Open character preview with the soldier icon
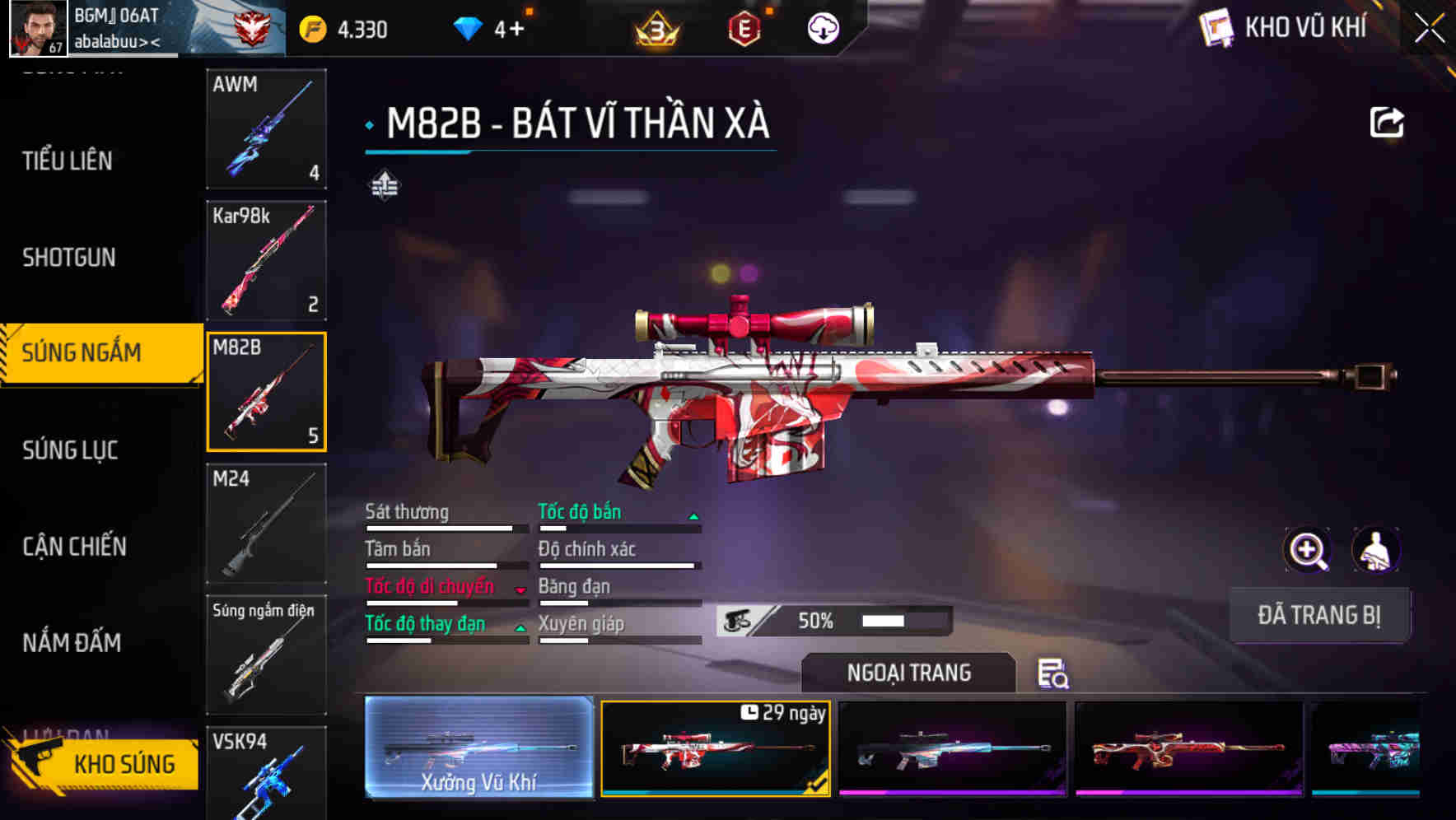Screen dimensions: 1456x820 coord(1376,550)
